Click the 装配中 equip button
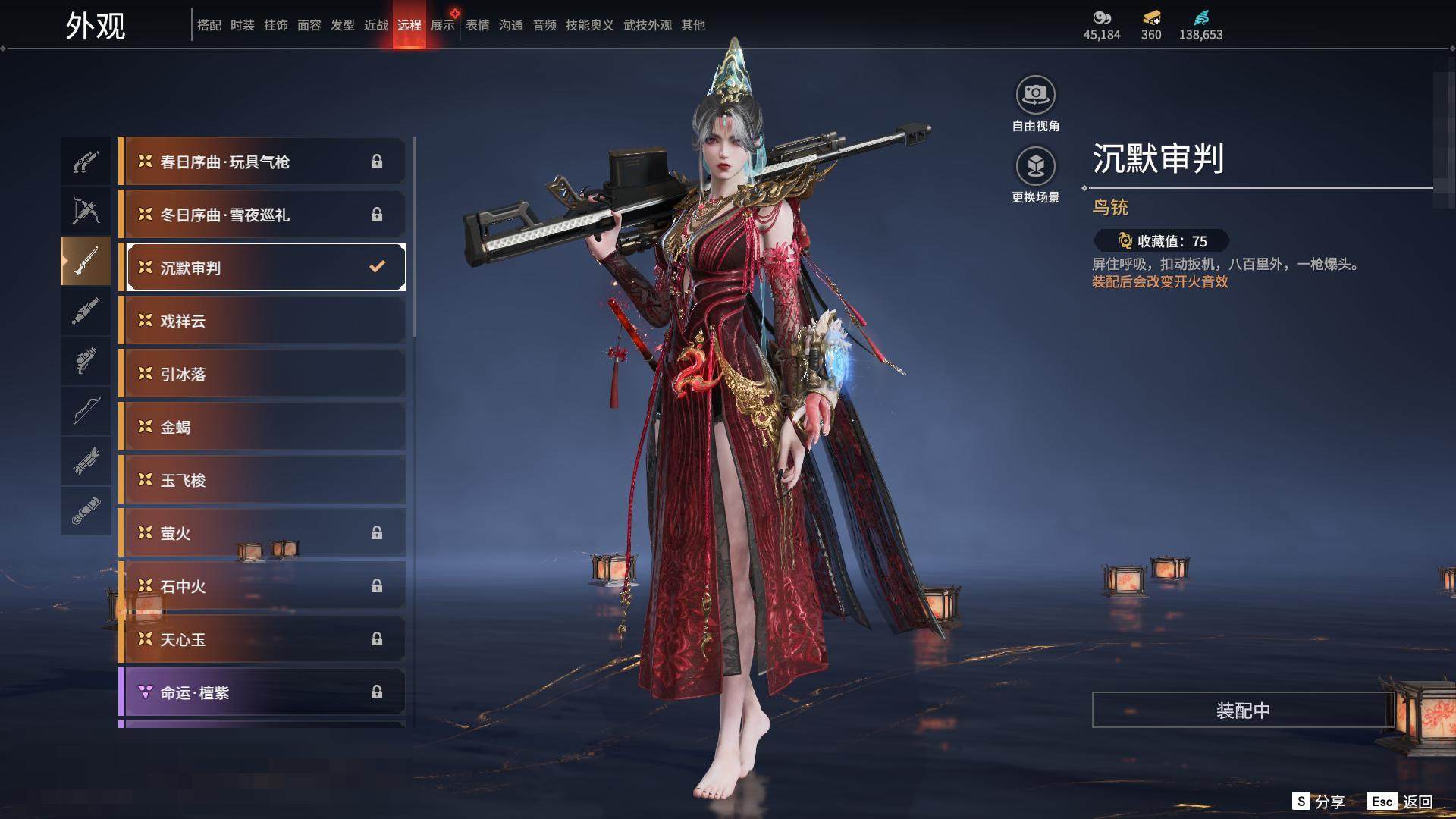This screenshot has width=1456, height=819. tap(1243, 710)
